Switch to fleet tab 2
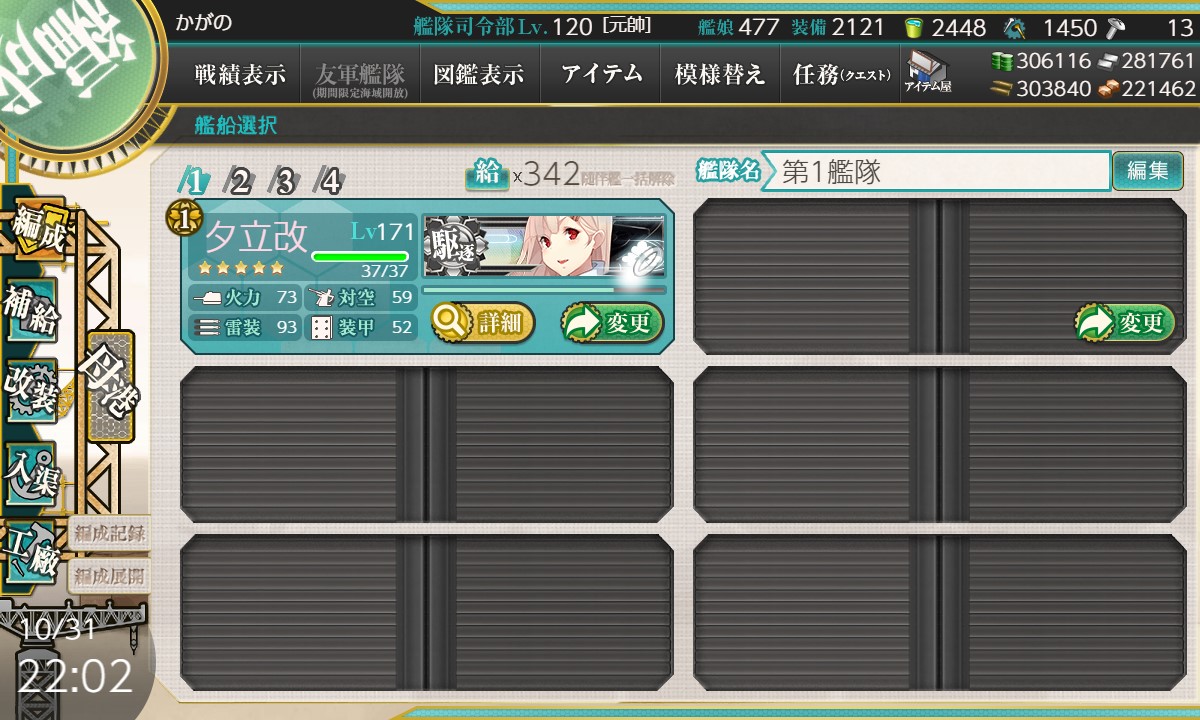 pyautogui.click(x=240, y=181)
